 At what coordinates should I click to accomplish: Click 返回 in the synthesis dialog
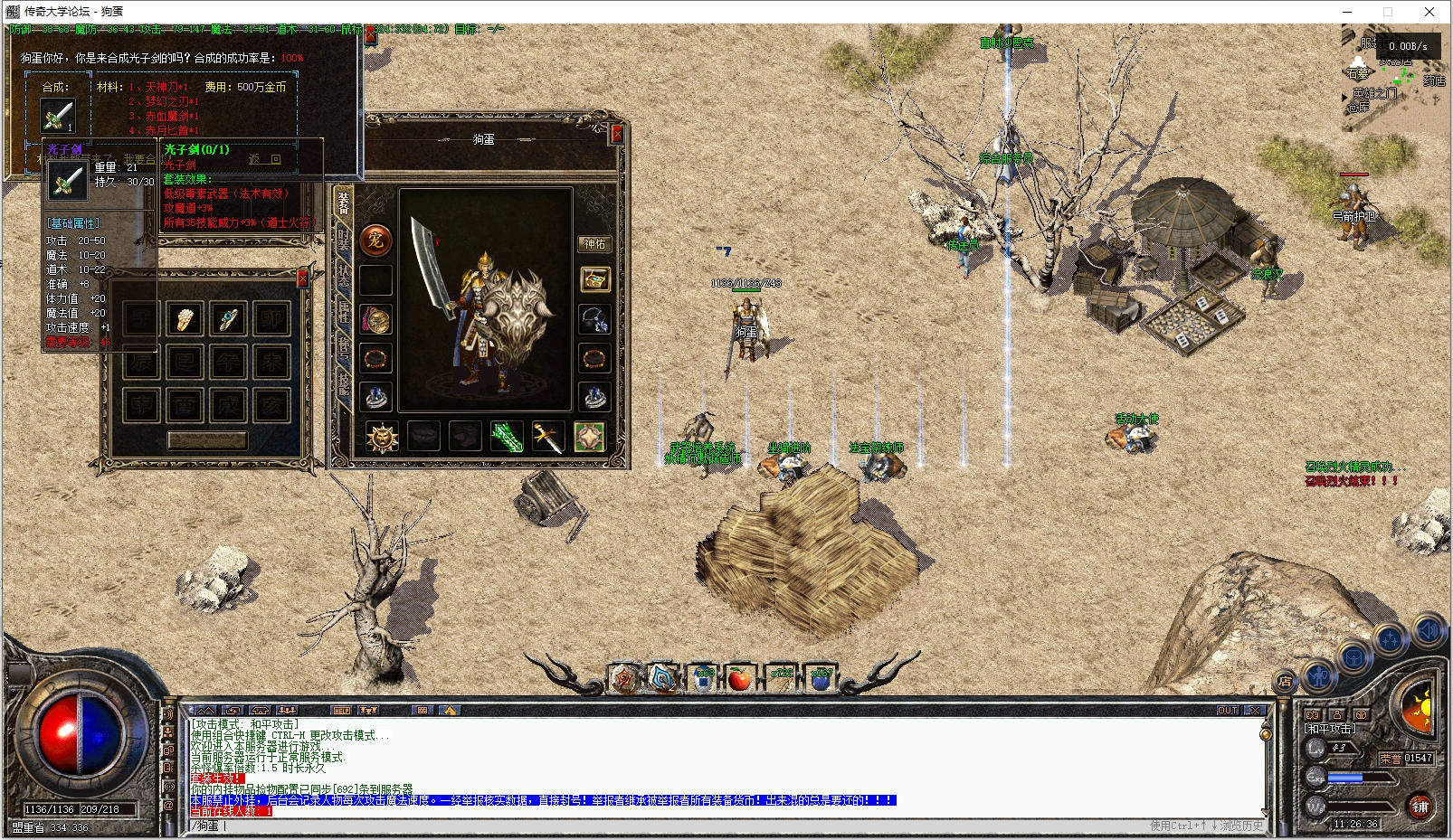coord(265,159)
